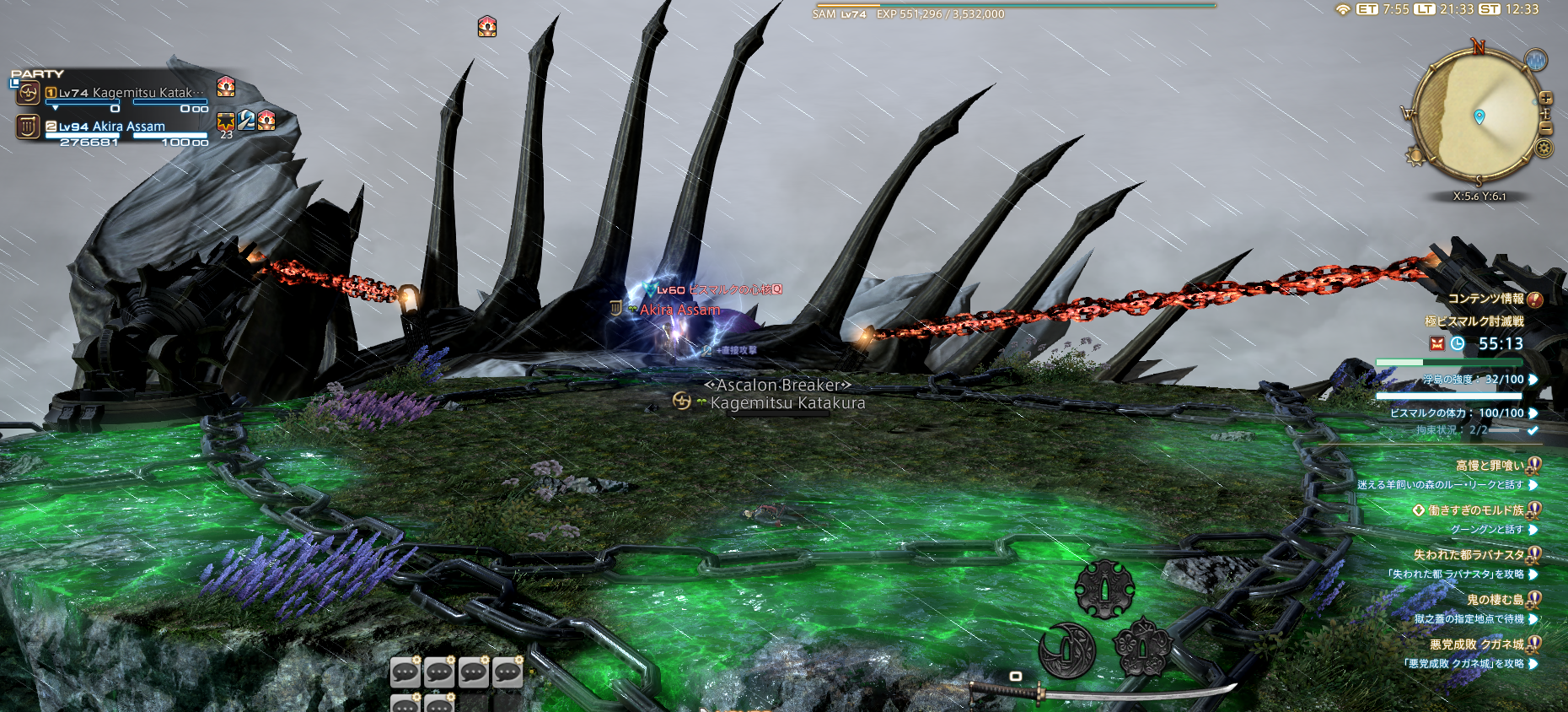This screenshot has width=1568, height=712.
Task: Select the 悪党成敗 クガネ城 quest entry
Action: tap(1476, 644)
